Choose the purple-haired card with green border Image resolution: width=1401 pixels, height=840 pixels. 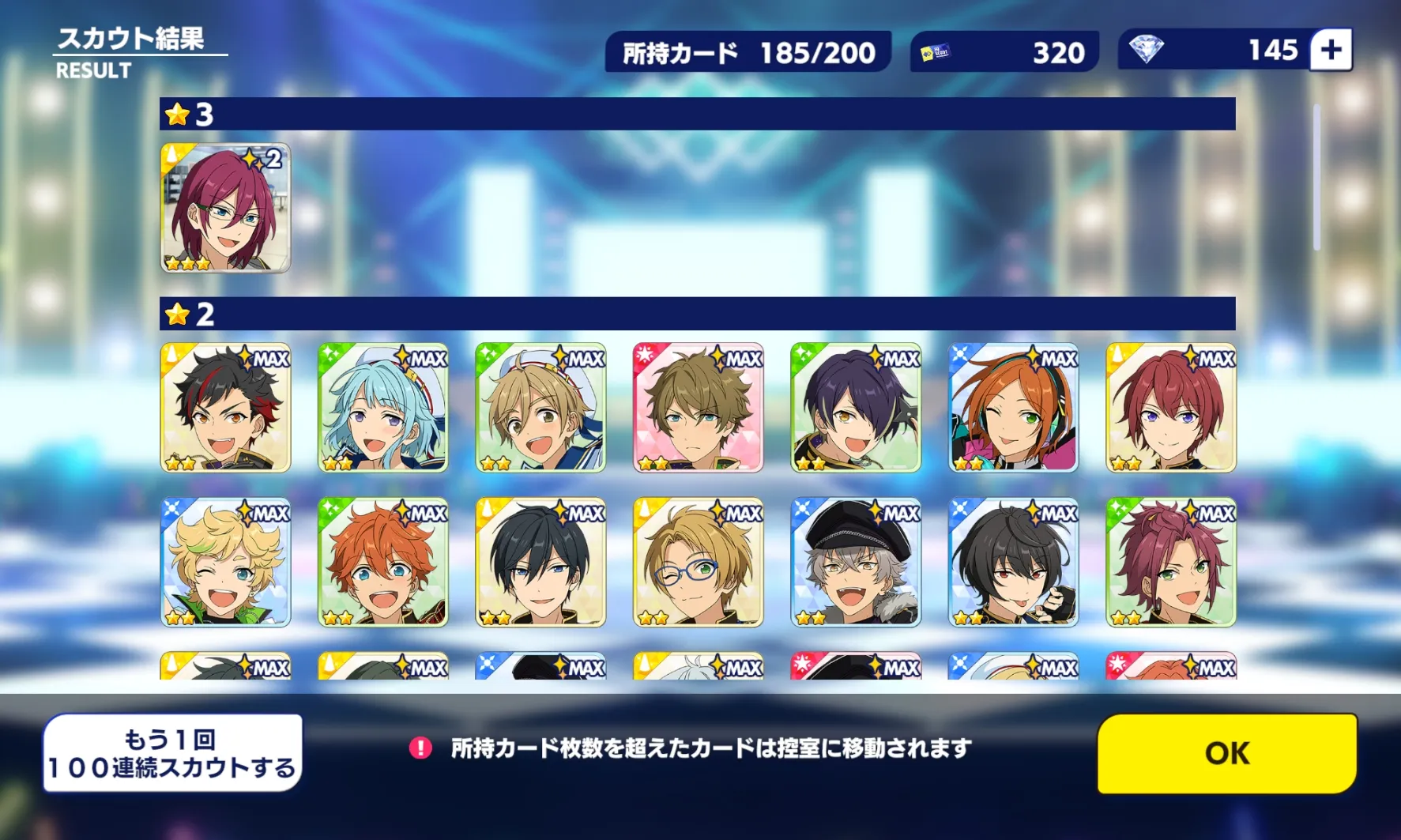(856, 408)
